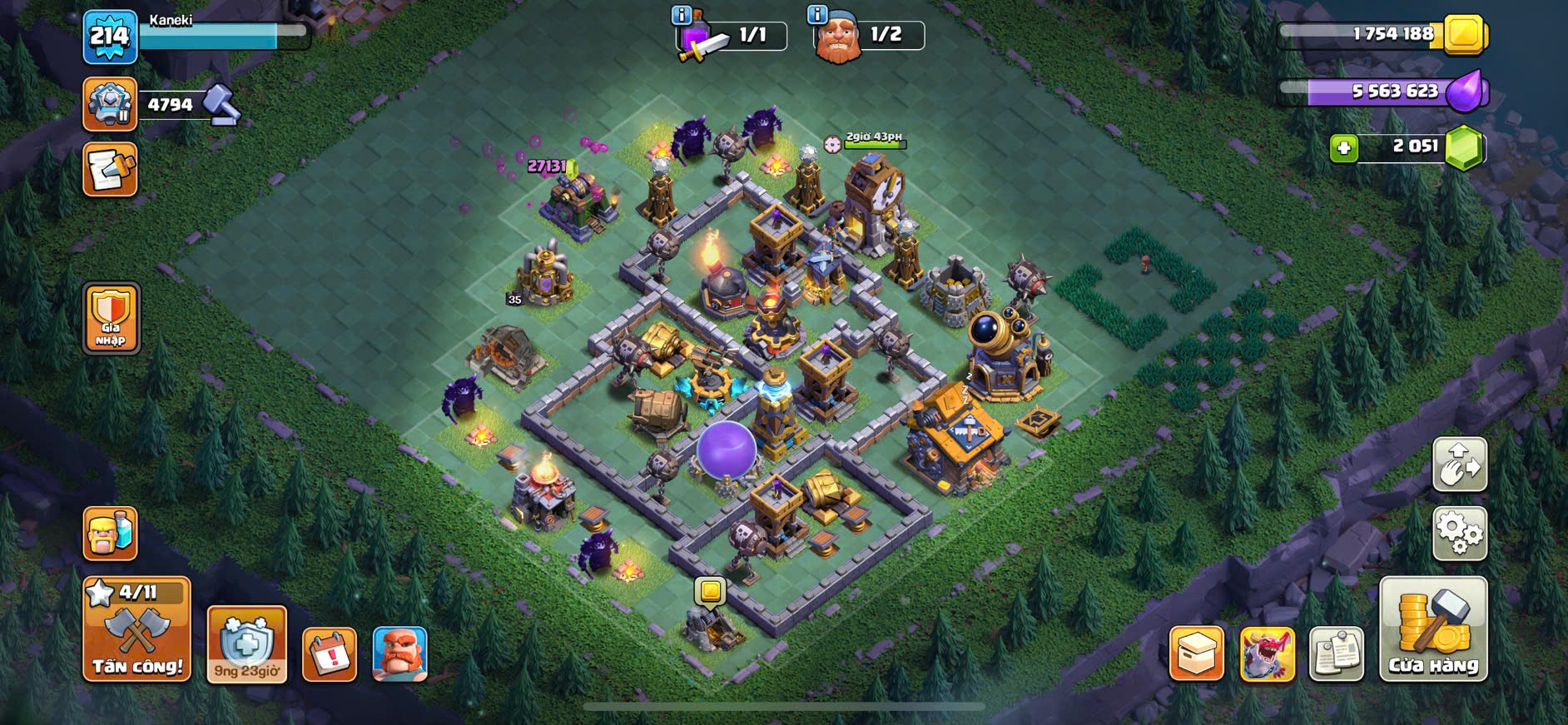Open the barbarian and elixir army button

point(110,534)
